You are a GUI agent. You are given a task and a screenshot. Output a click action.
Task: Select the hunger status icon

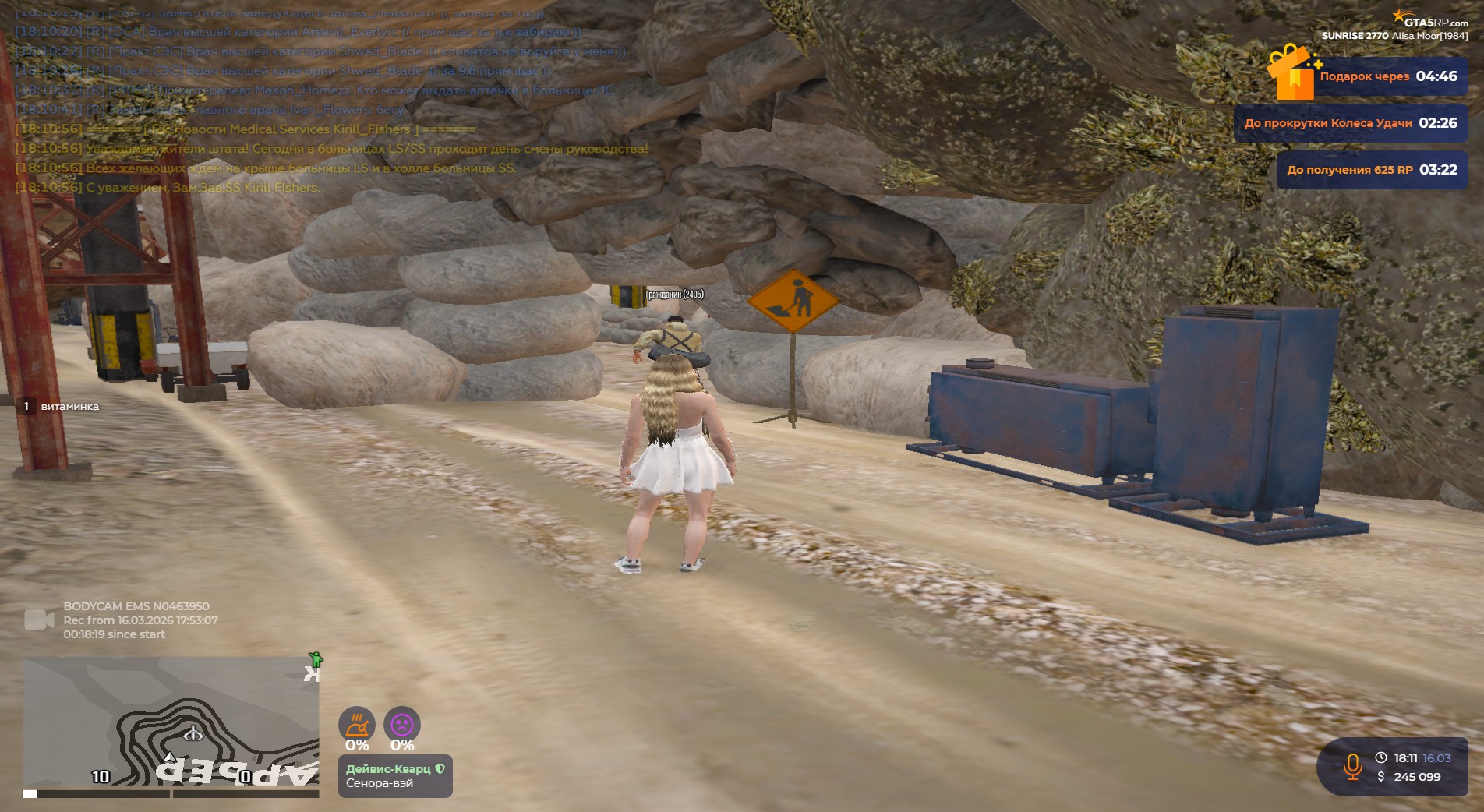point(357,725)
